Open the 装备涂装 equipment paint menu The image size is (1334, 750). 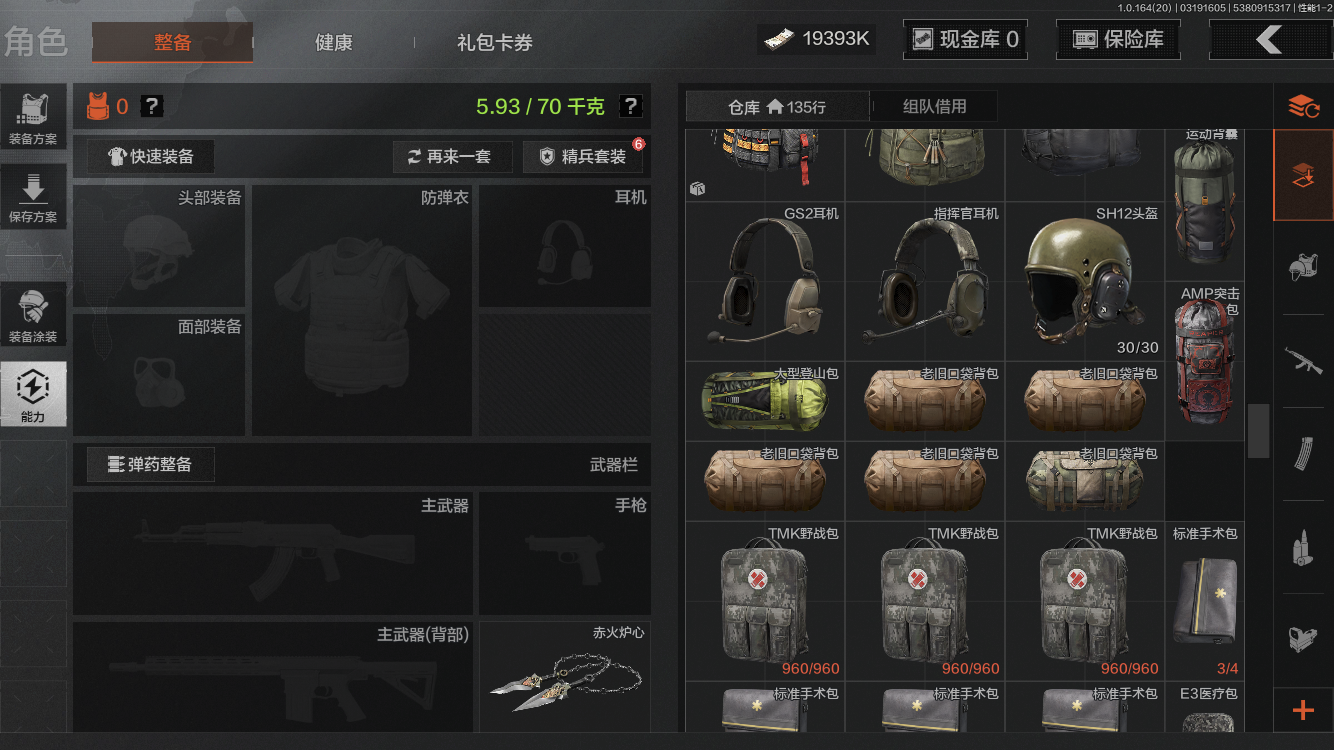click(x=34, y=313)
